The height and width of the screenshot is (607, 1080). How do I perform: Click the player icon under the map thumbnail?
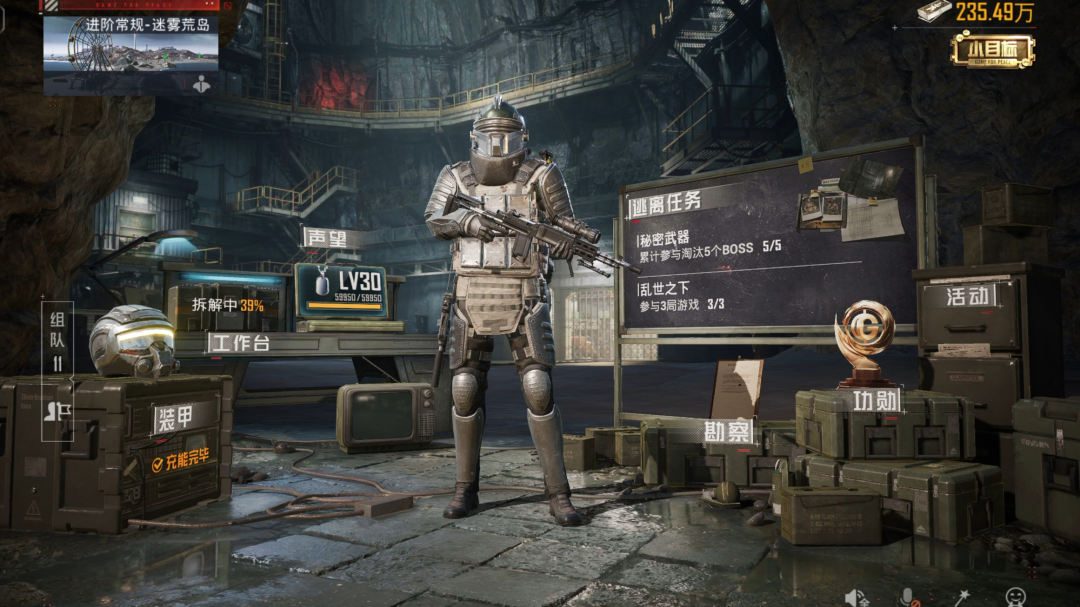203,84
